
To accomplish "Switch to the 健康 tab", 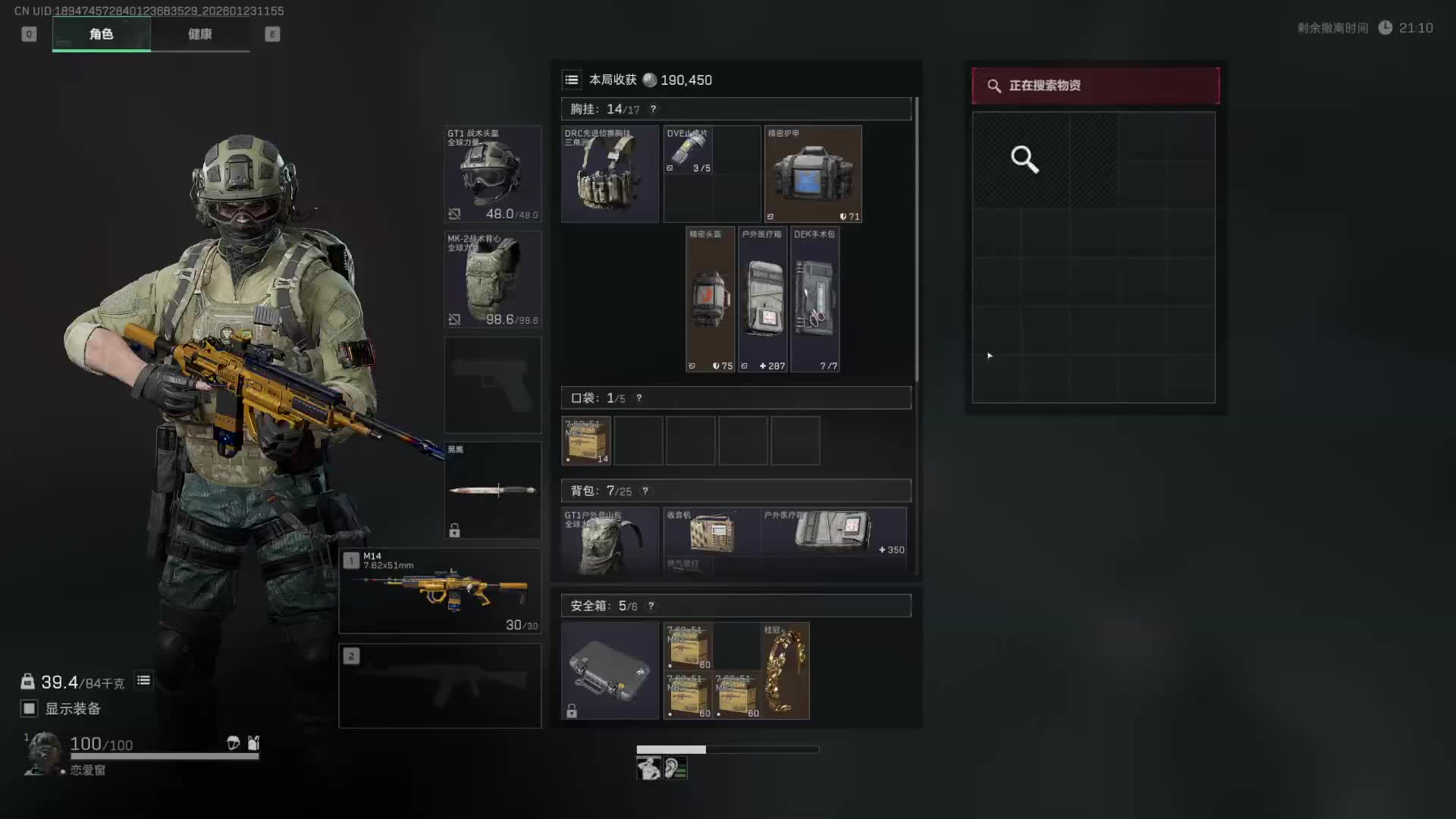I will coord(199,34).
